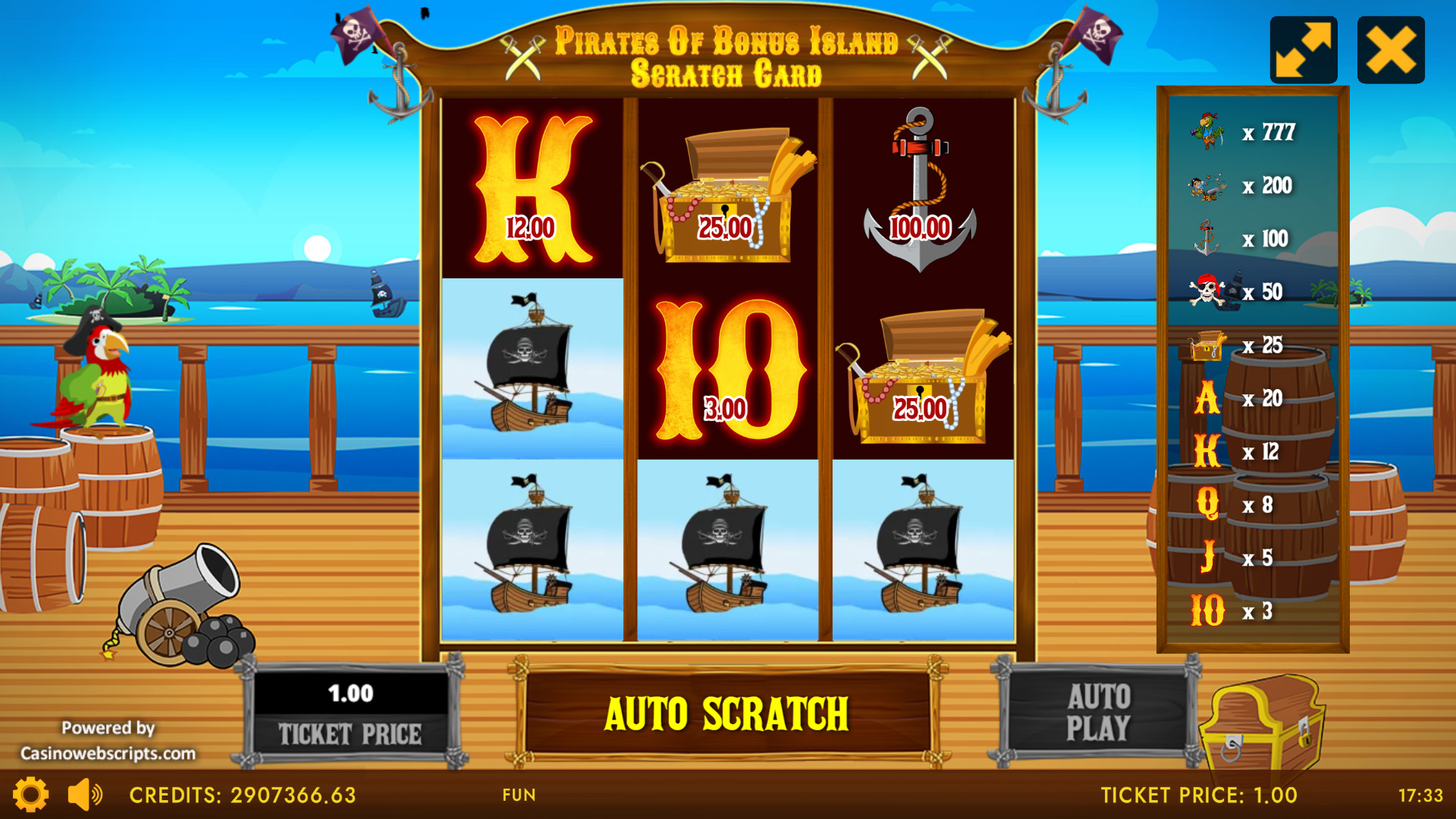
Task: Switch to fullscreen with the arrows button
Action: [x=1303, y=50]
